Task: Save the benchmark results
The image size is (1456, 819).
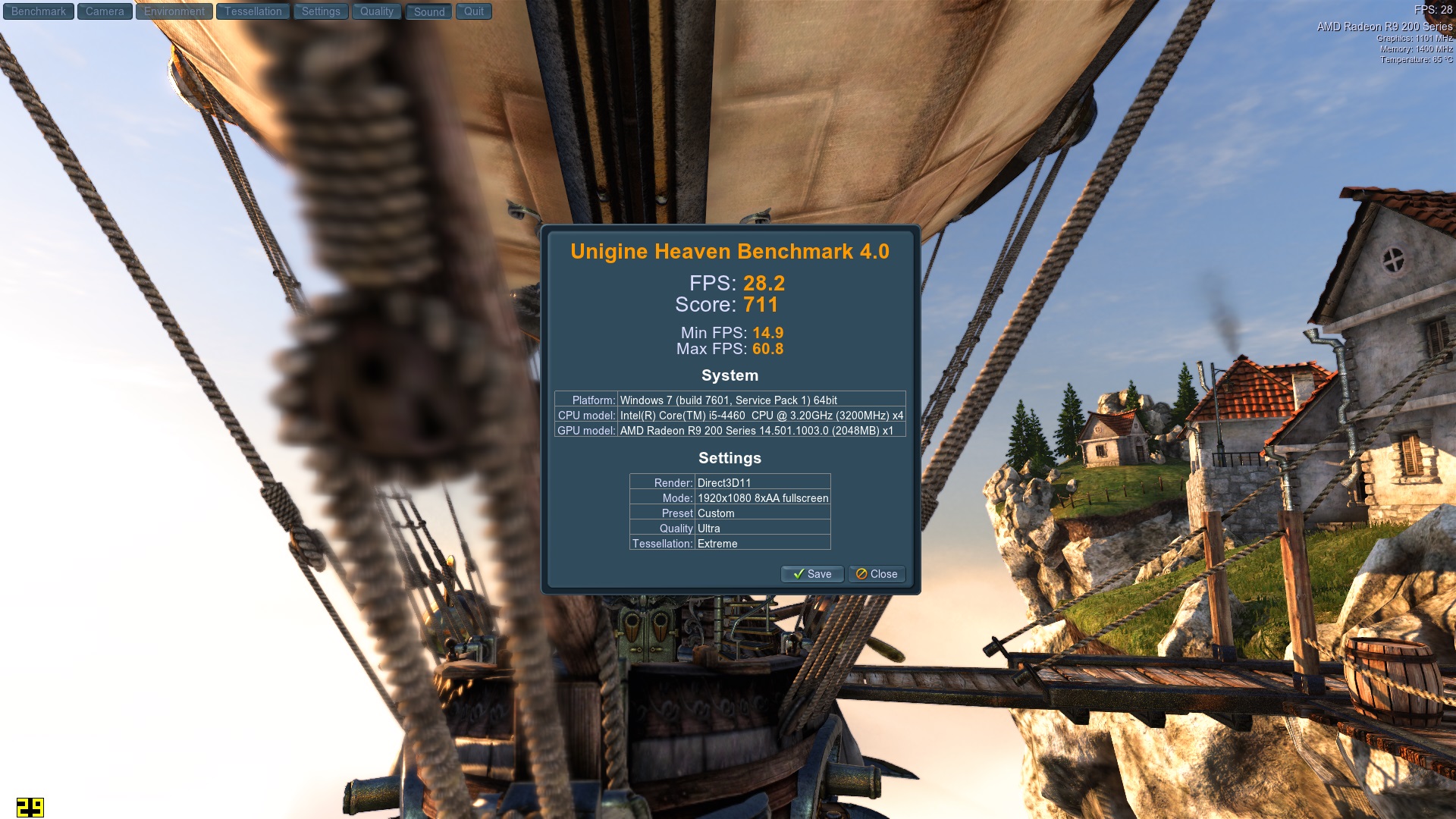Action: click(x=812, y=574)
